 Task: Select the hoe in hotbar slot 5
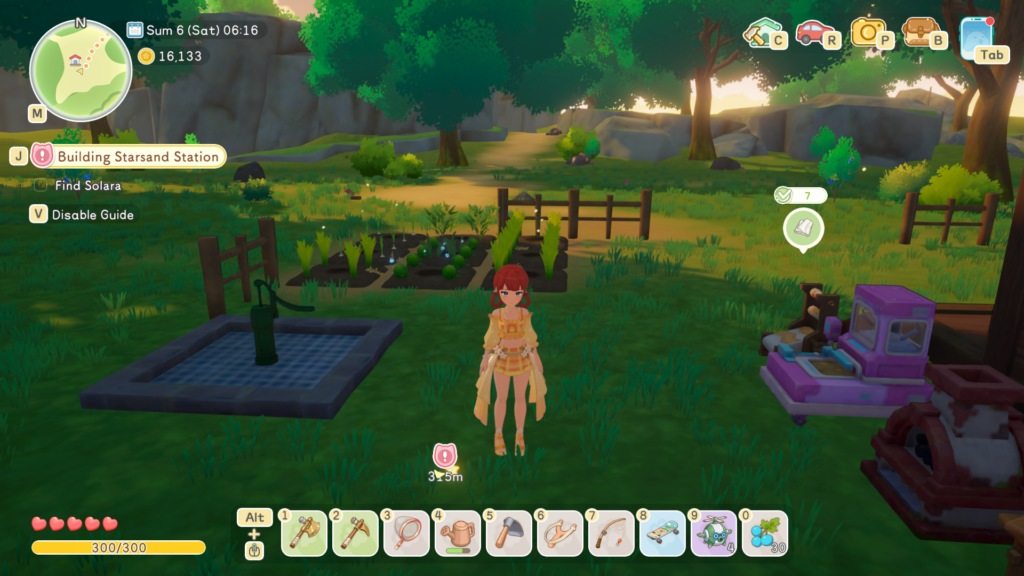coord(507,534)
